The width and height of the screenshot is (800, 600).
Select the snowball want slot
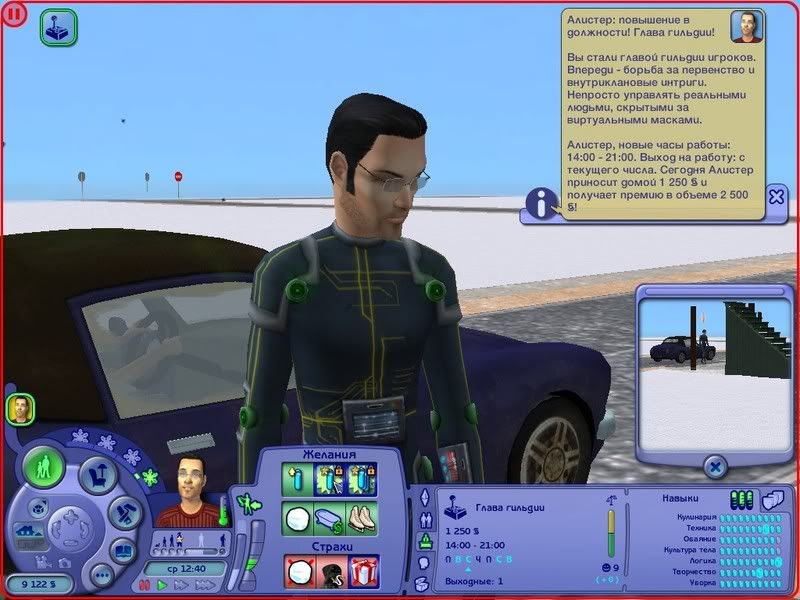pyautogui.click(x=299, y=519)
